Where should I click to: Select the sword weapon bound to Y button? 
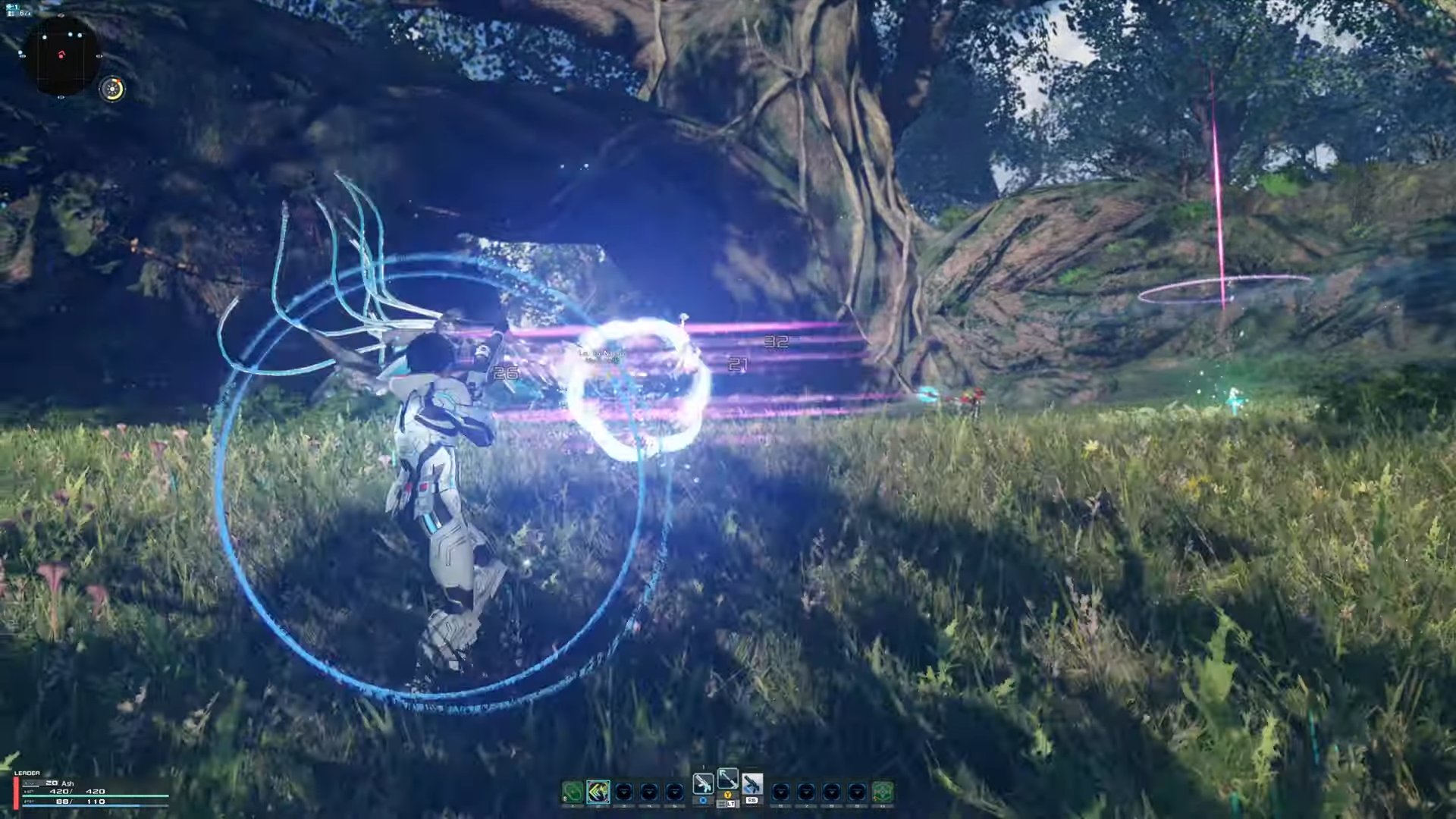[727, 780]
